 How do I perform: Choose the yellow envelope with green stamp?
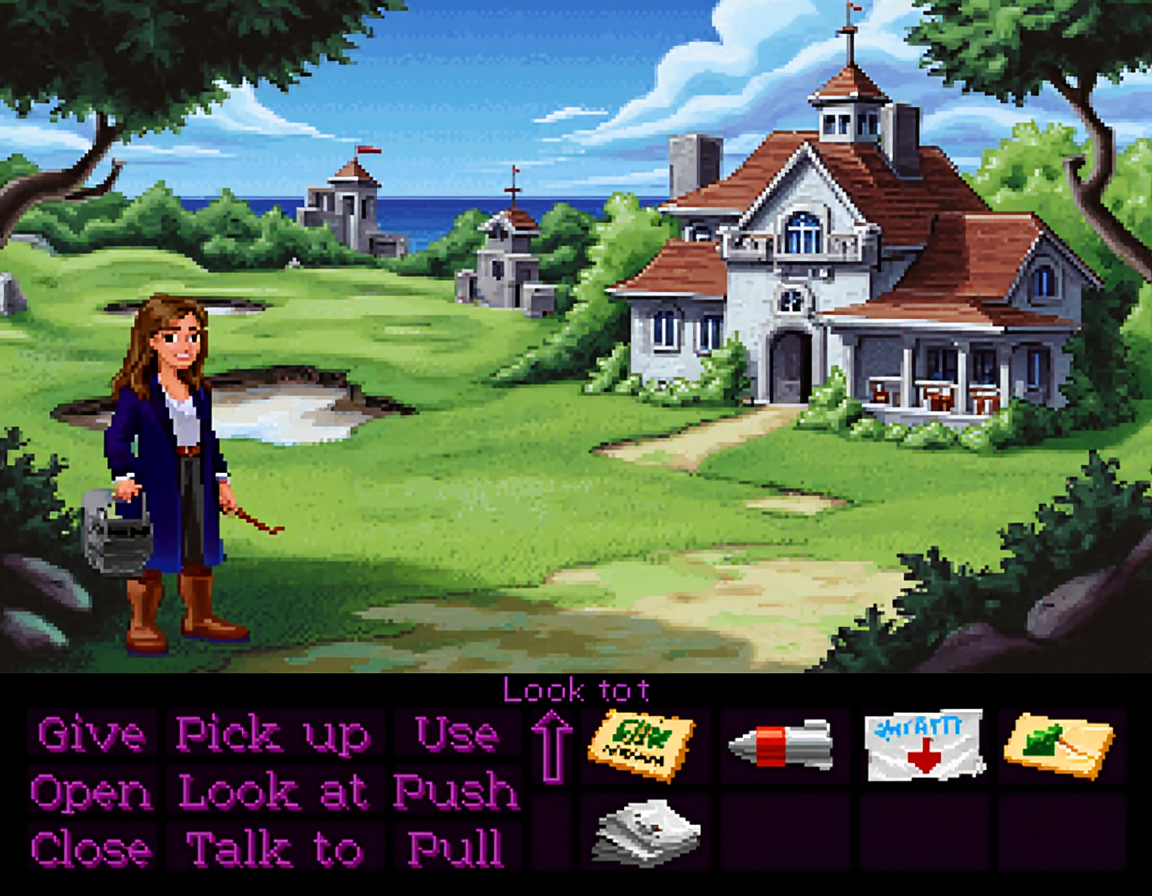(x=1059, y=746)
